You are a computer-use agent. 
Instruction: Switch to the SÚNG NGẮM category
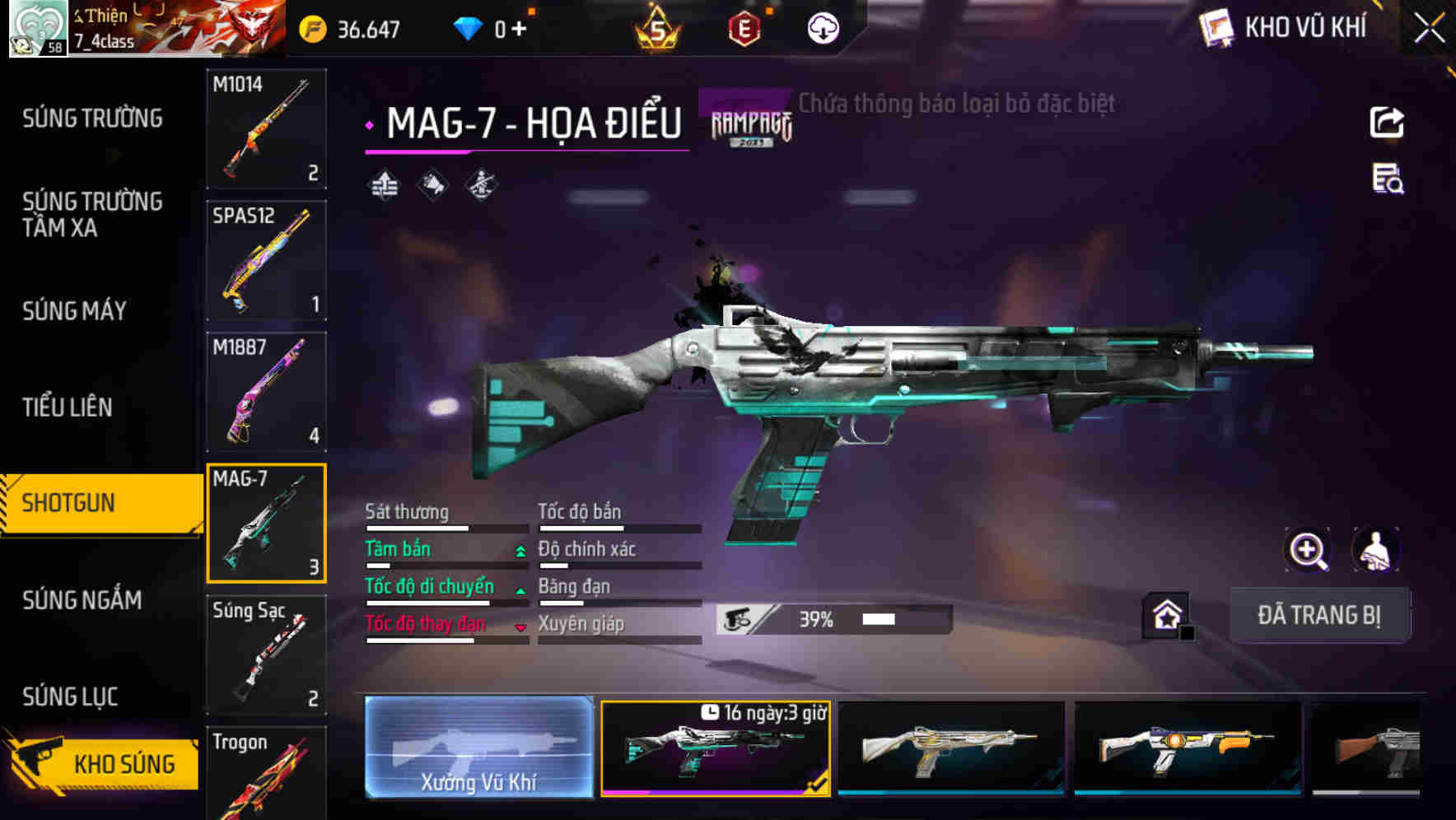tap(82, 600)
